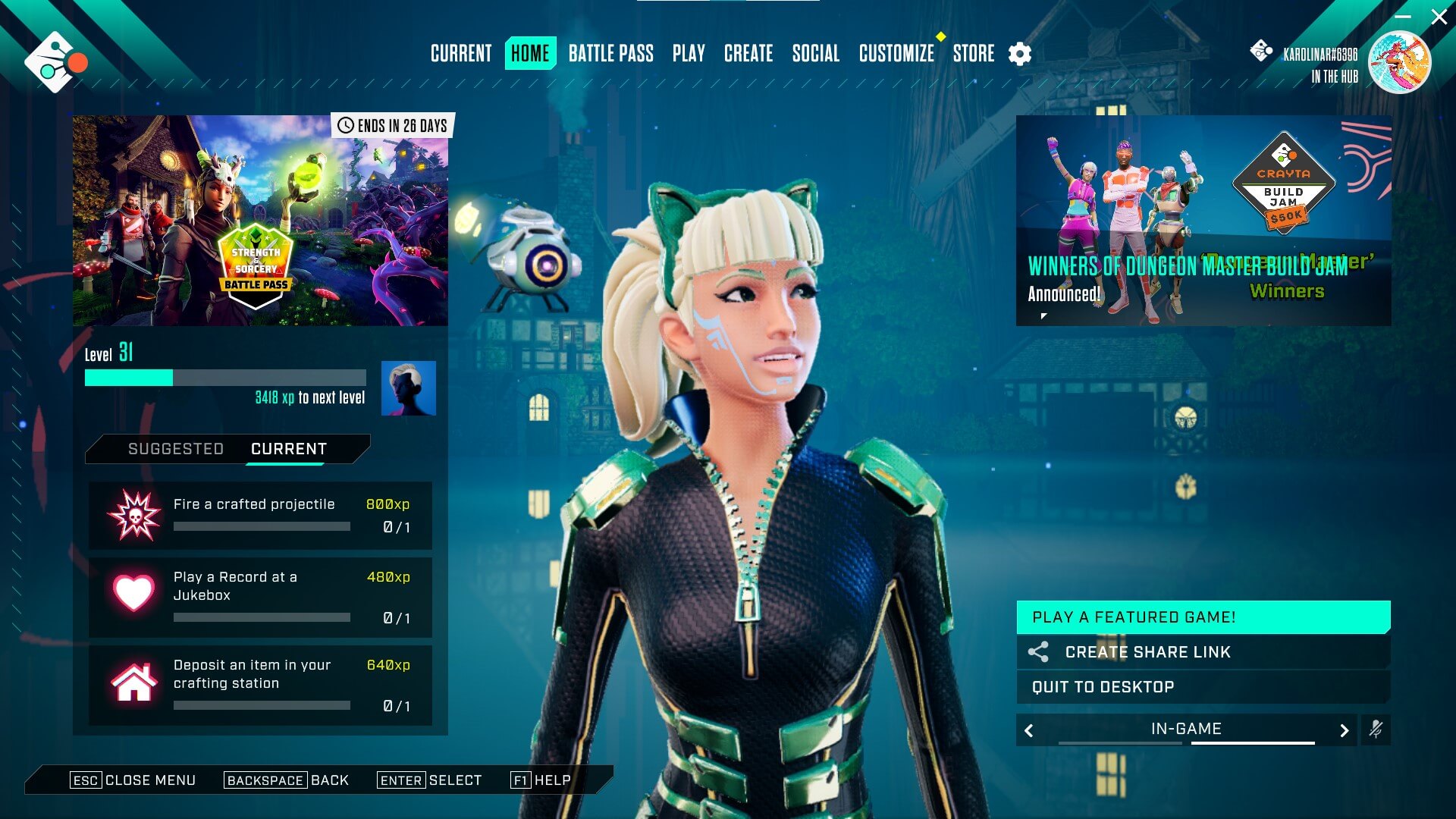Visit the Store tab
The height and width of the screenshot is (819, 1456).
(974, 54)
